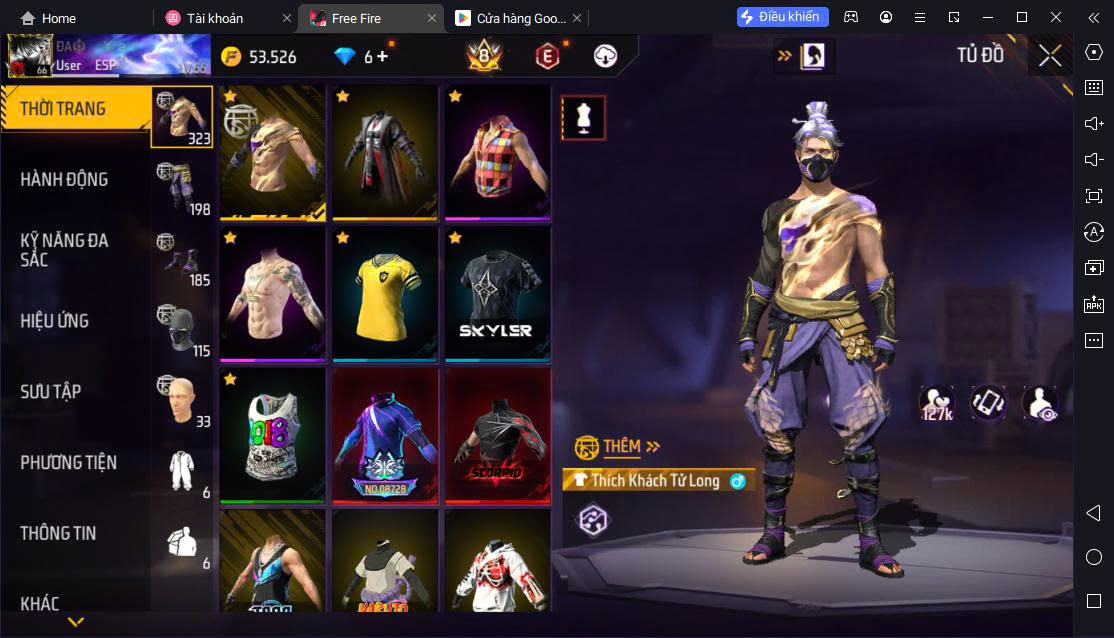Open the Điều khiển controls button

(782, 17)
